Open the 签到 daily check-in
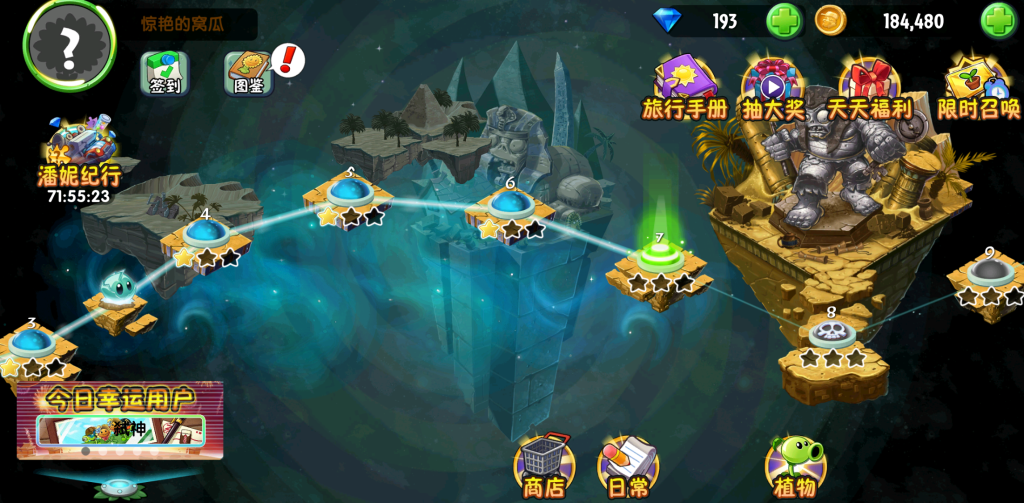 pos(165,73)
